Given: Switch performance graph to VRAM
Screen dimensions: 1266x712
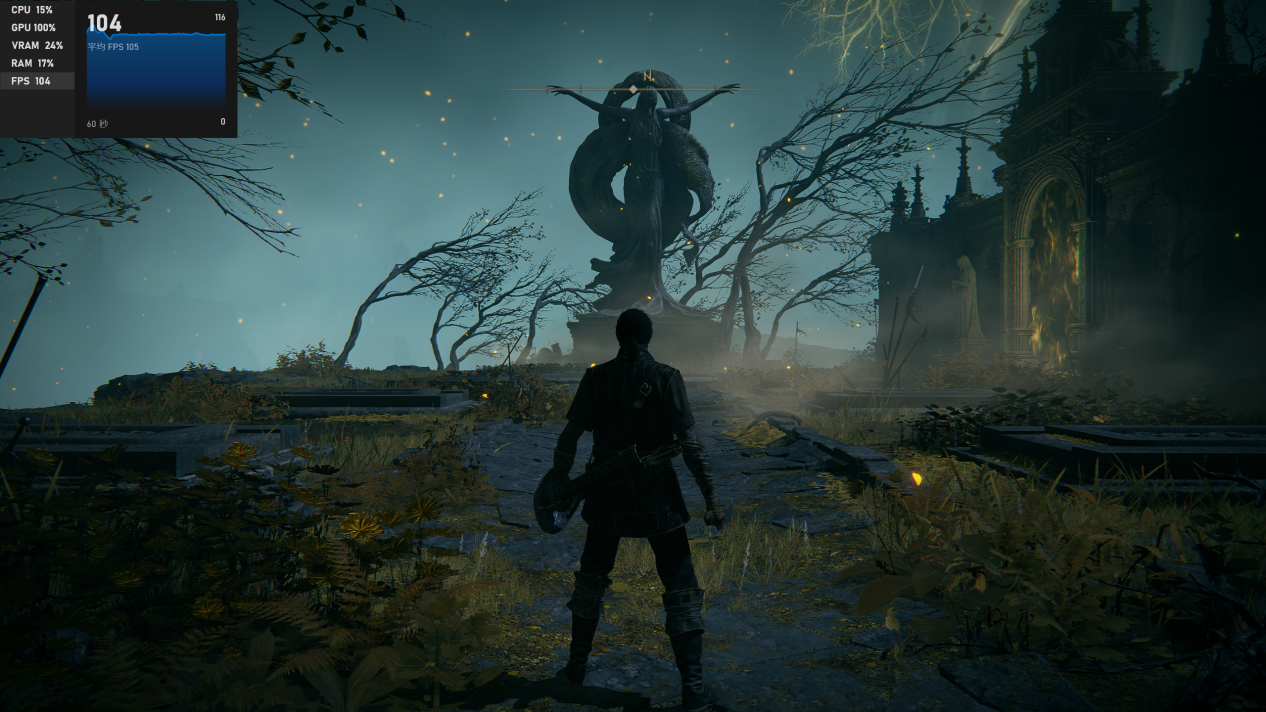Looking at the screenshot, I should (x=37, y=46).
